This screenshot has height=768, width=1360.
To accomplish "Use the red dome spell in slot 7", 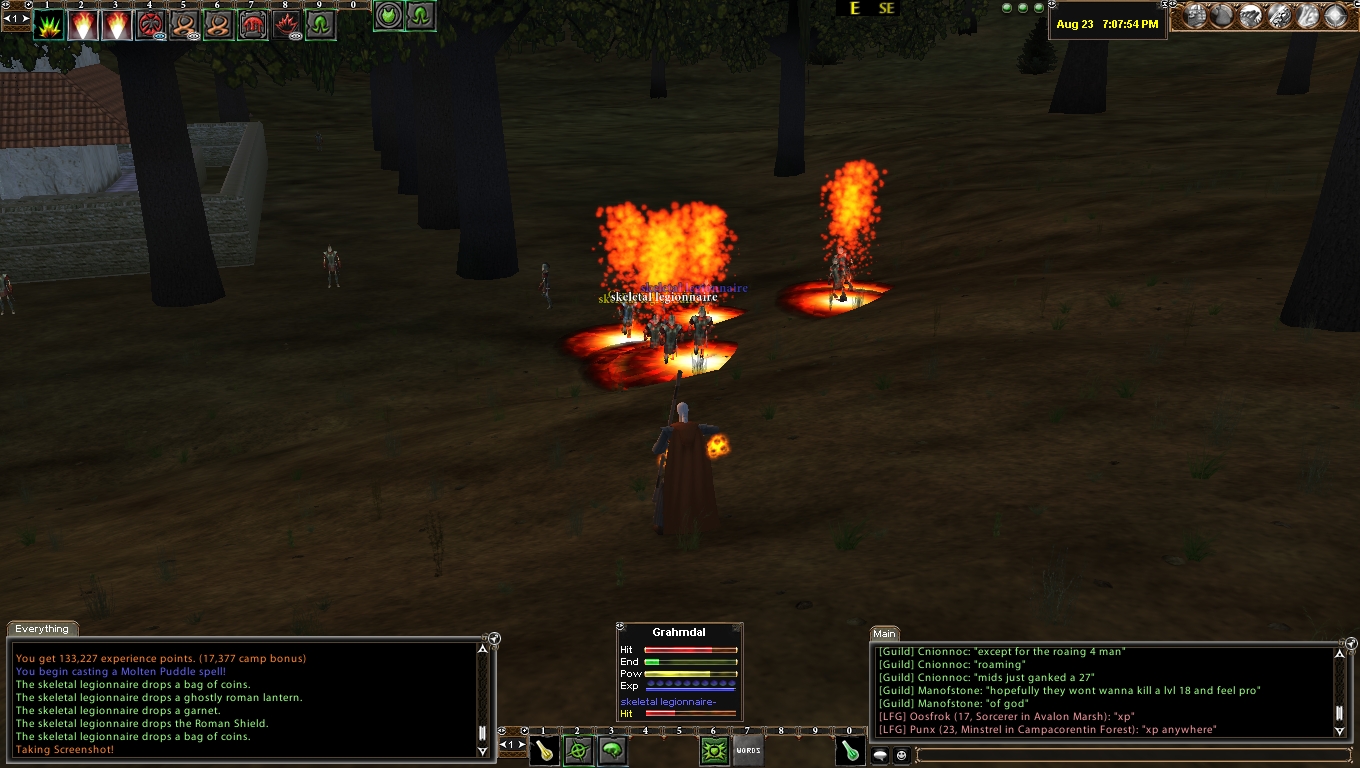I will pyautogui.click(x=252, y=24).
